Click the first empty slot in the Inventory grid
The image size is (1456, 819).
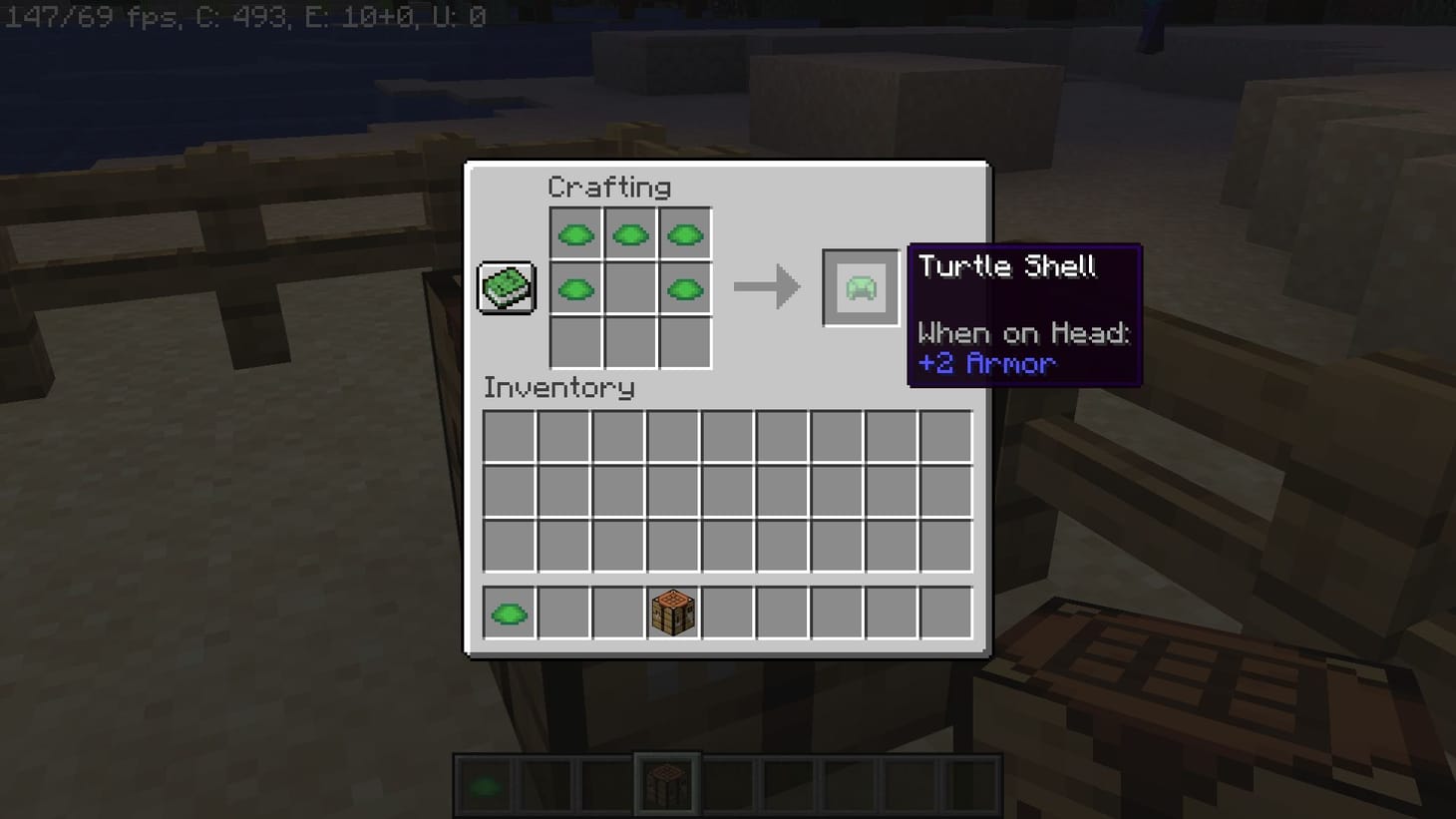click(509, 433)
